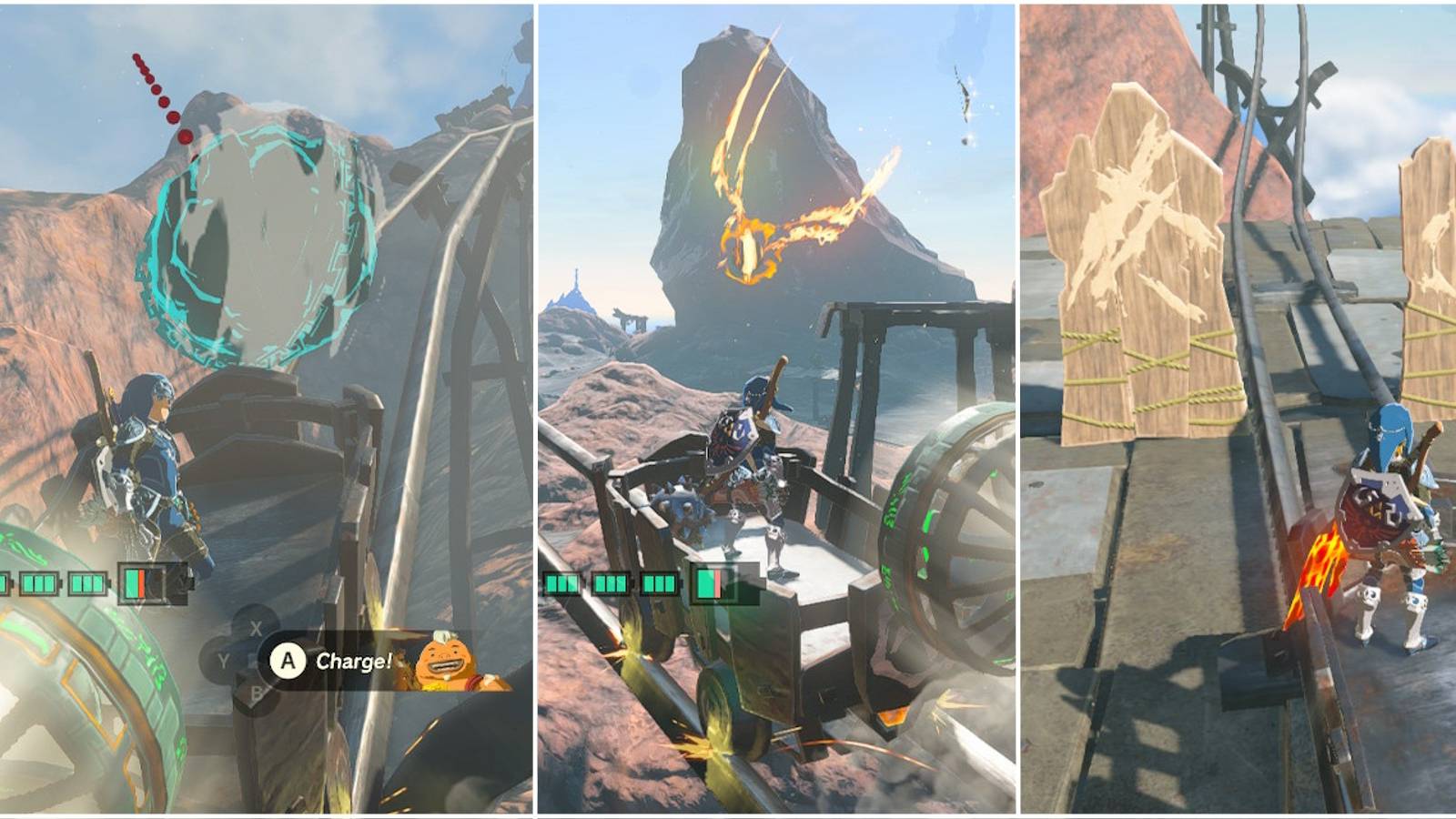Image resolution: width=1456 pixels, height=819 pixels.
Task: Click the middle battery cell in the center panel
Action: 611,583
